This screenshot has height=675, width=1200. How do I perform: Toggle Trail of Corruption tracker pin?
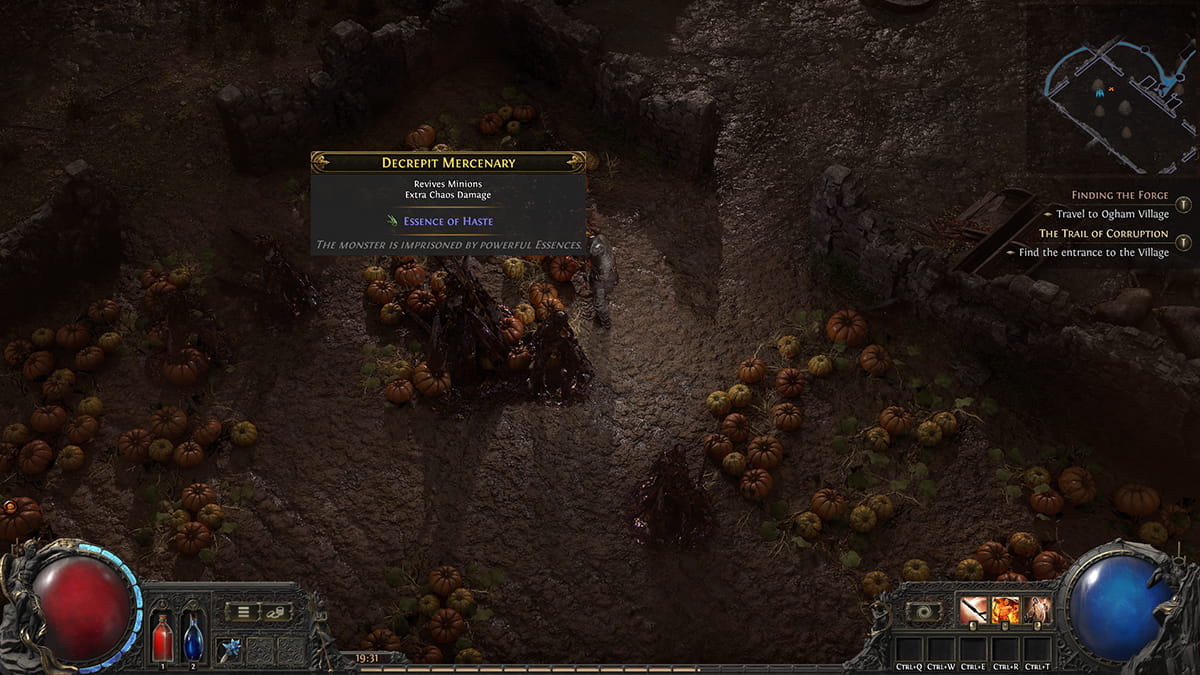1183,242
